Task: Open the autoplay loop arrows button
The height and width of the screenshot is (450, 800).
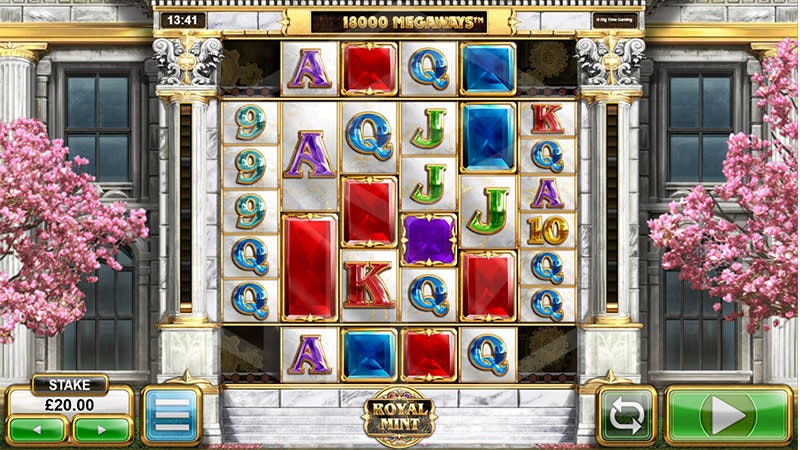Action: point(626,415)
